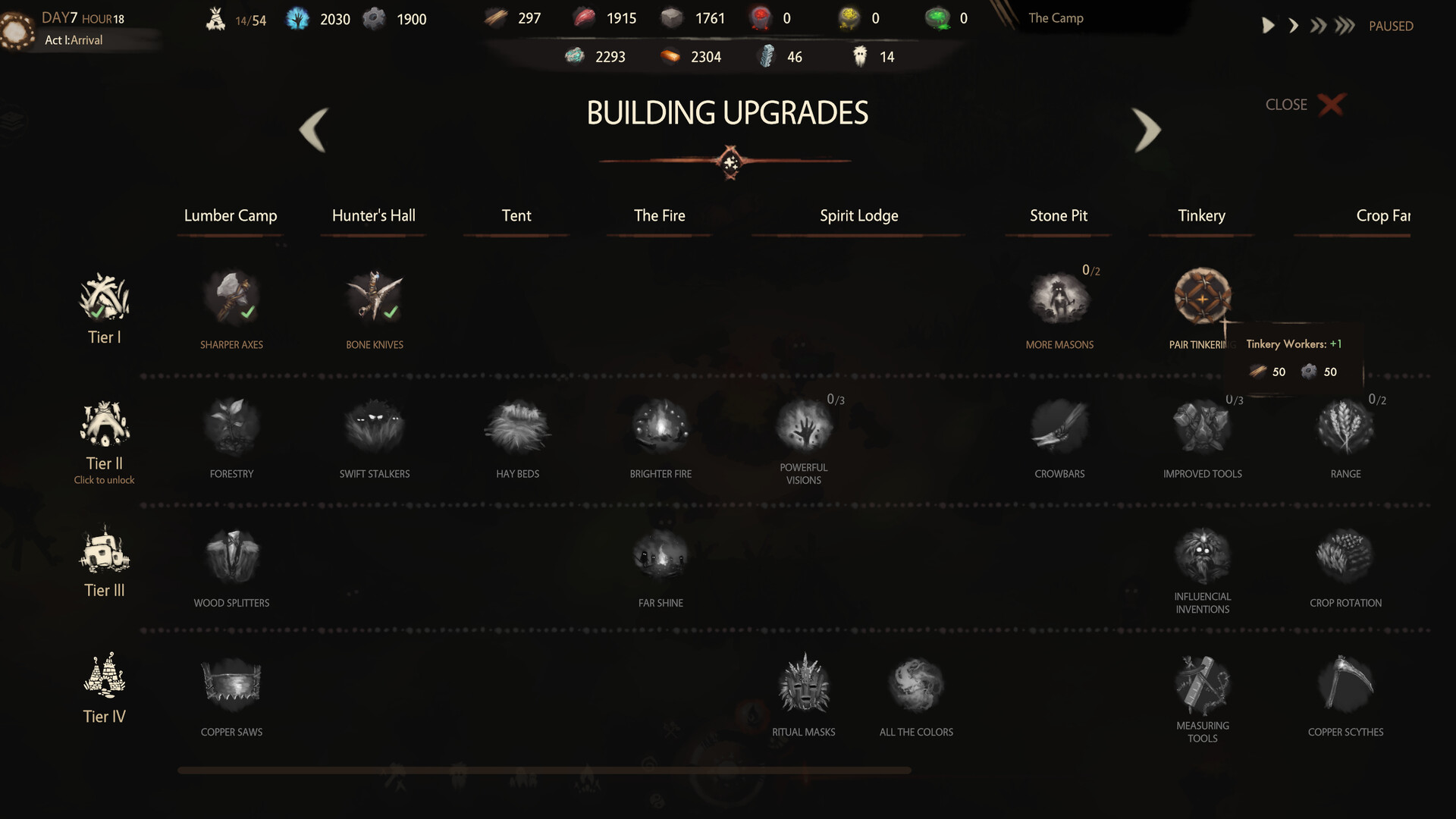Select the Copper Scythes upgrade
Image resolution: width=1456 pixels, height=819 pixels.
(1345, 685)
